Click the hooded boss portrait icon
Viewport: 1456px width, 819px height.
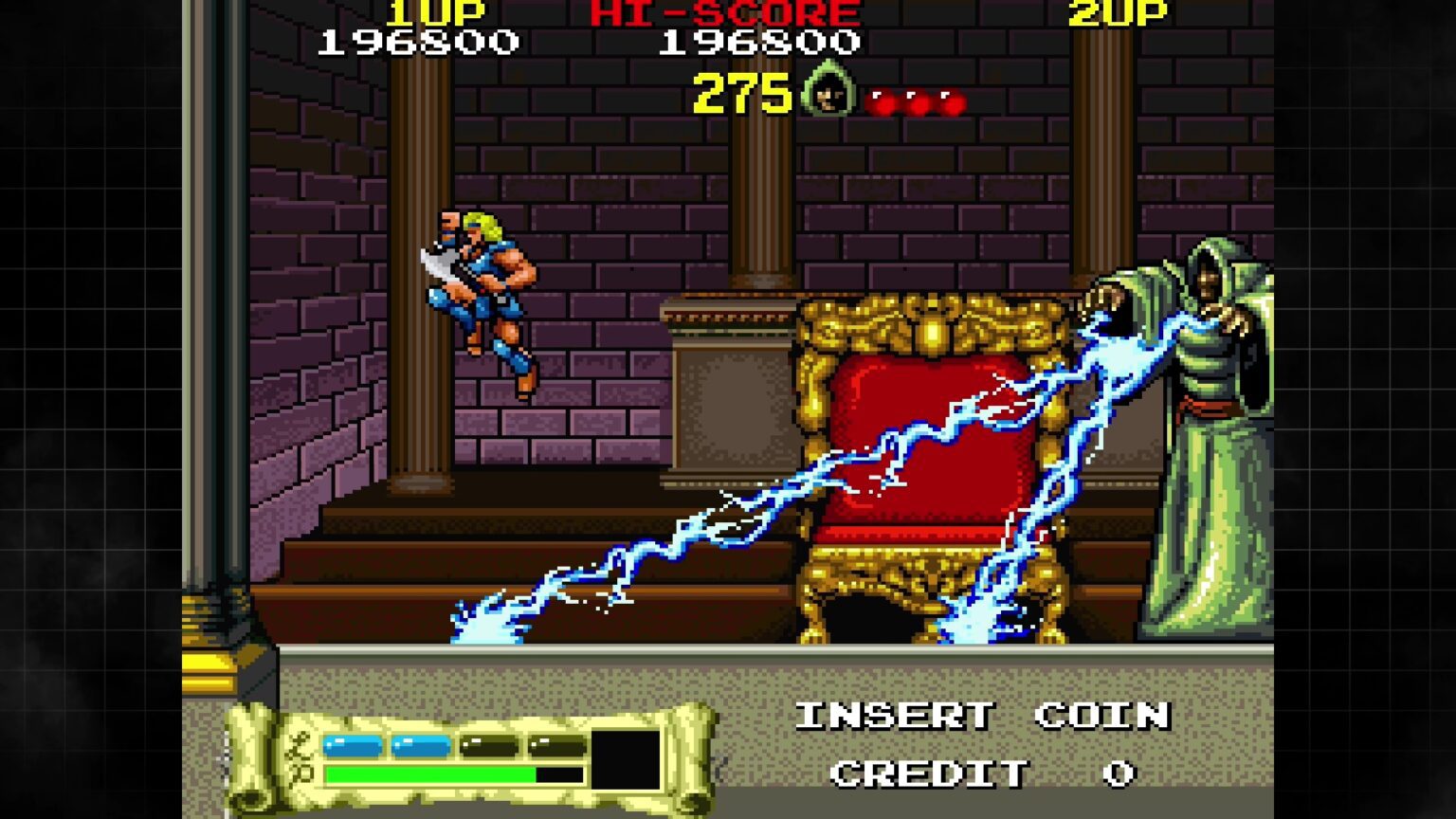coord(828,91)
